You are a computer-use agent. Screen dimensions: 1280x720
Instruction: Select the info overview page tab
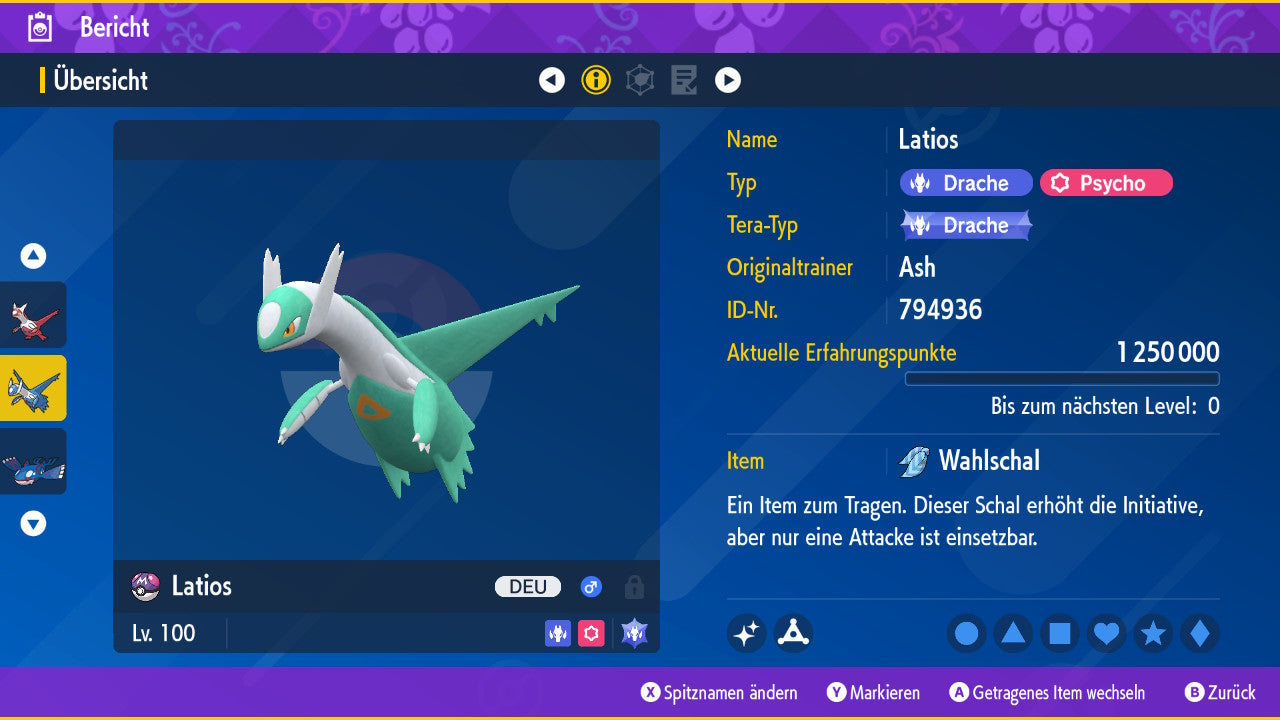tap(596, 80)
